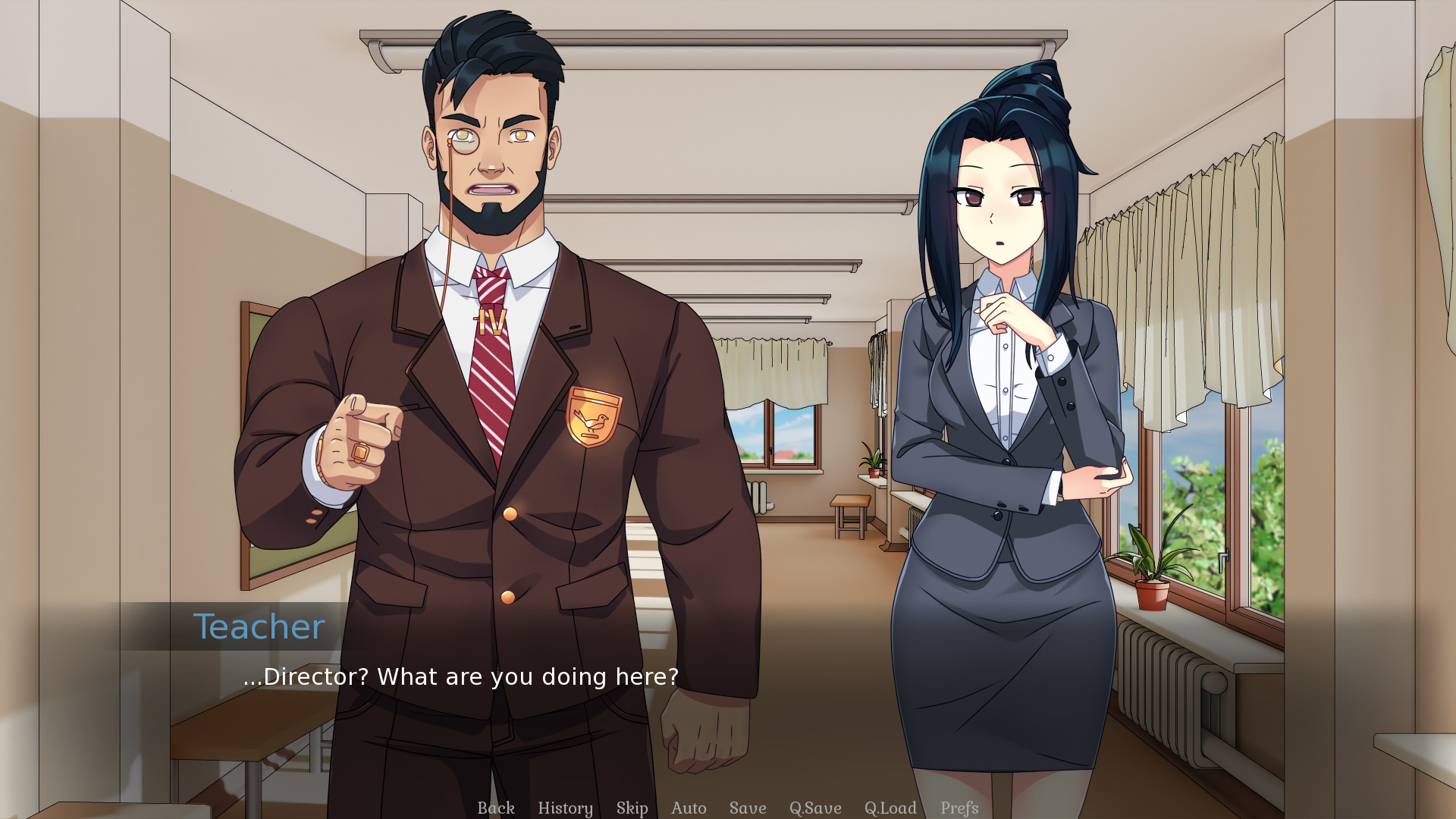Quick load with Q.Load
This screenshot has width=1456, height=819.
[890, 808]
